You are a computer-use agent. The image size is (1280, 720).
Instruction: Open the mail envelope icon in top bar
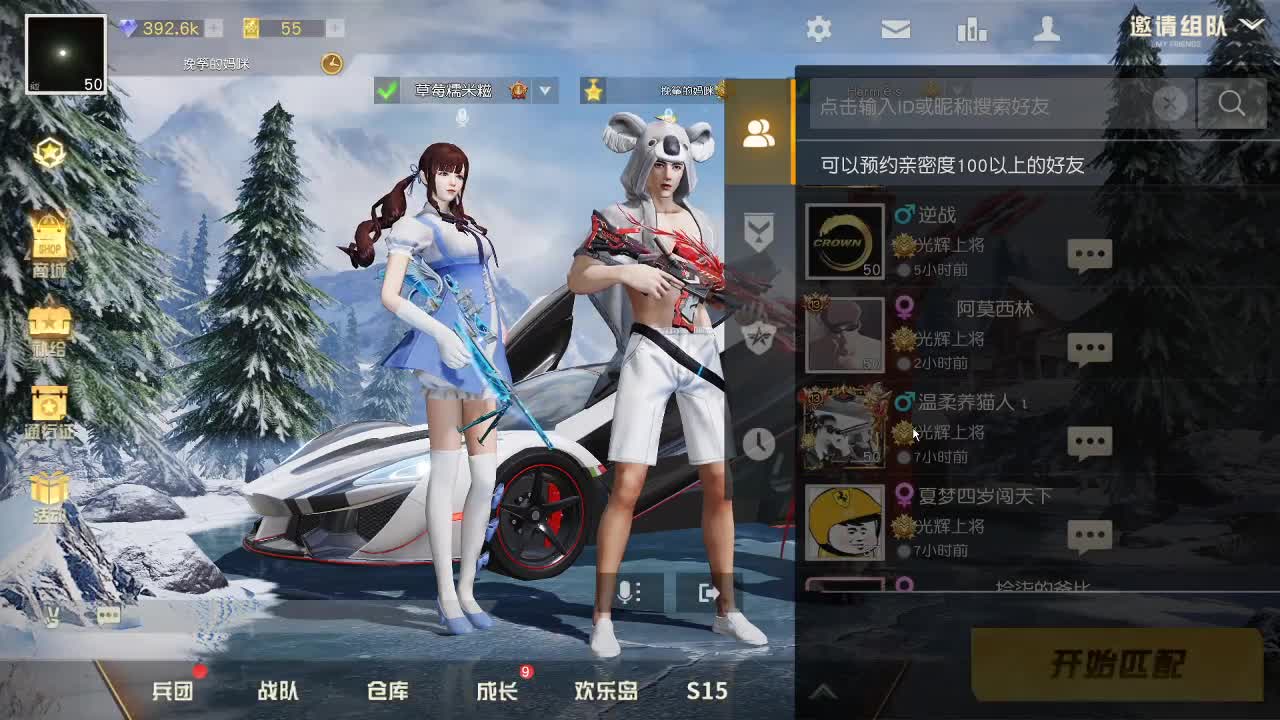(895, 30)
